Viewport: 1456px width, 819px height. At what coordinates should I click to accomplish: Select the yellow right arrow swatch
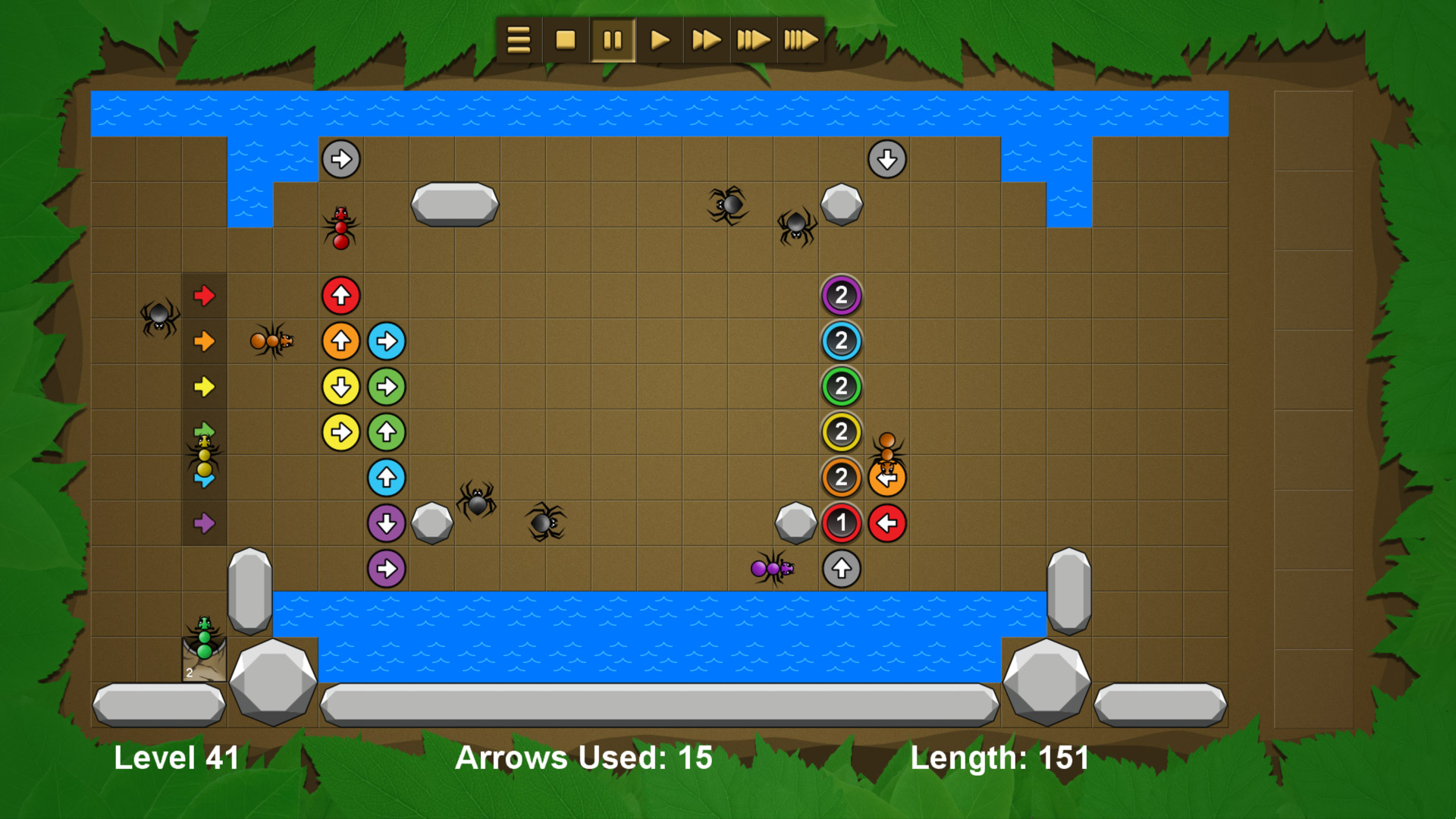pyautogui.click(x=205, y=387)
